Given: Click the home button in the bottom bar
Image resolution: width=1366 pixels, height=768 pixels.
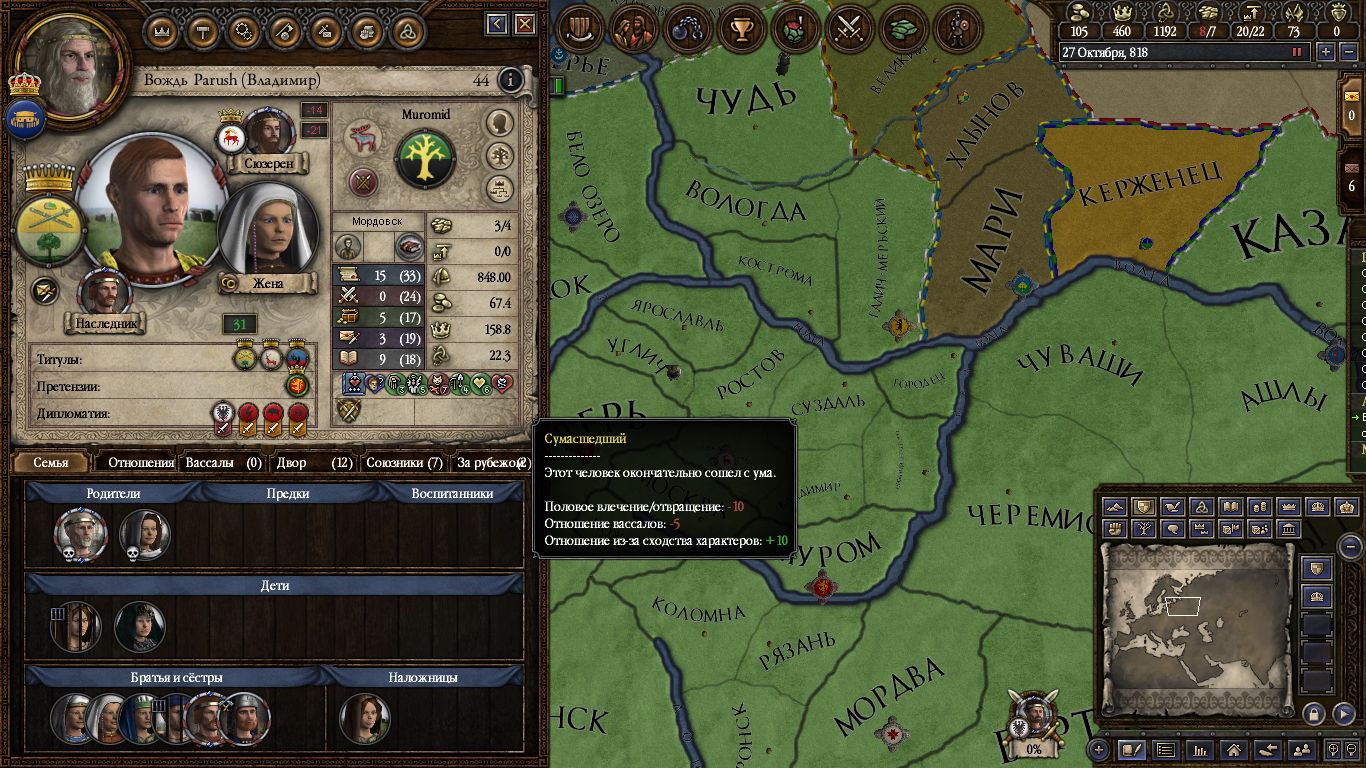Looking at the screenshot, I should tap(1234, 749).
